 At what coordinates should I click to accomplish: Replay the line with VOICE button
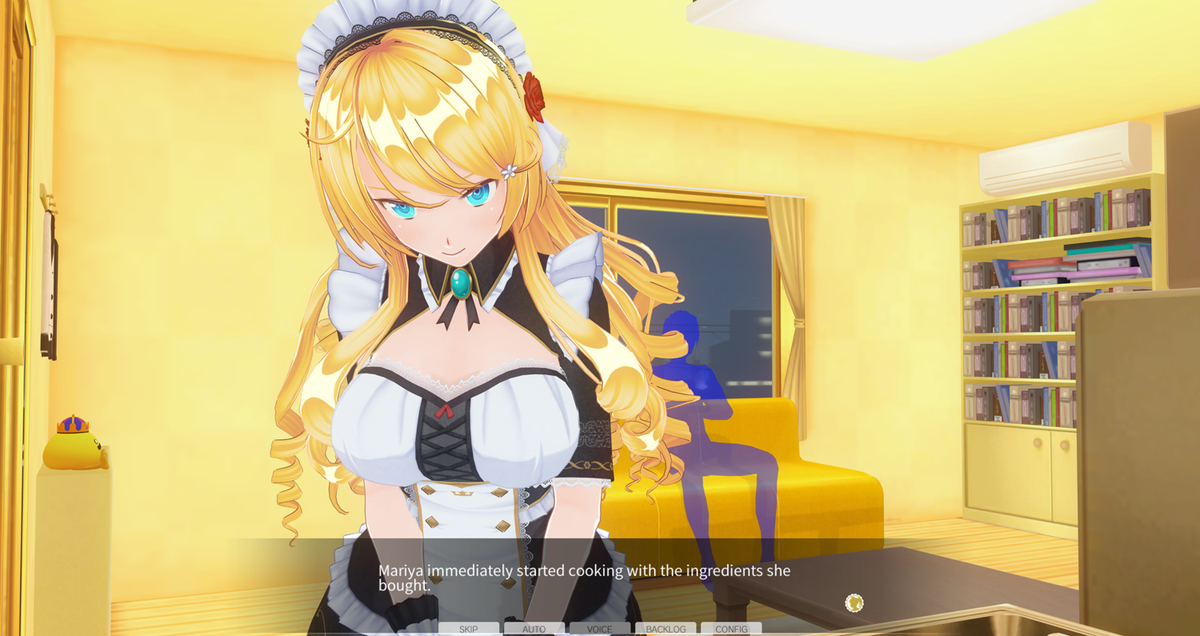click(x=600, y=629)
